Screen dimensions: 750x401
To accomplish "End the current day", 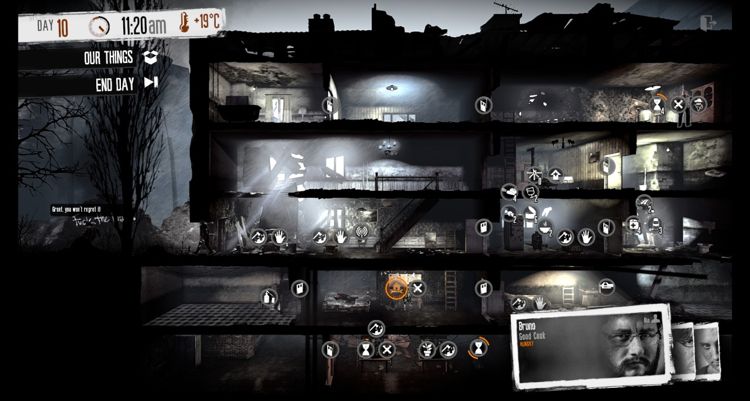I will (118, 82).
